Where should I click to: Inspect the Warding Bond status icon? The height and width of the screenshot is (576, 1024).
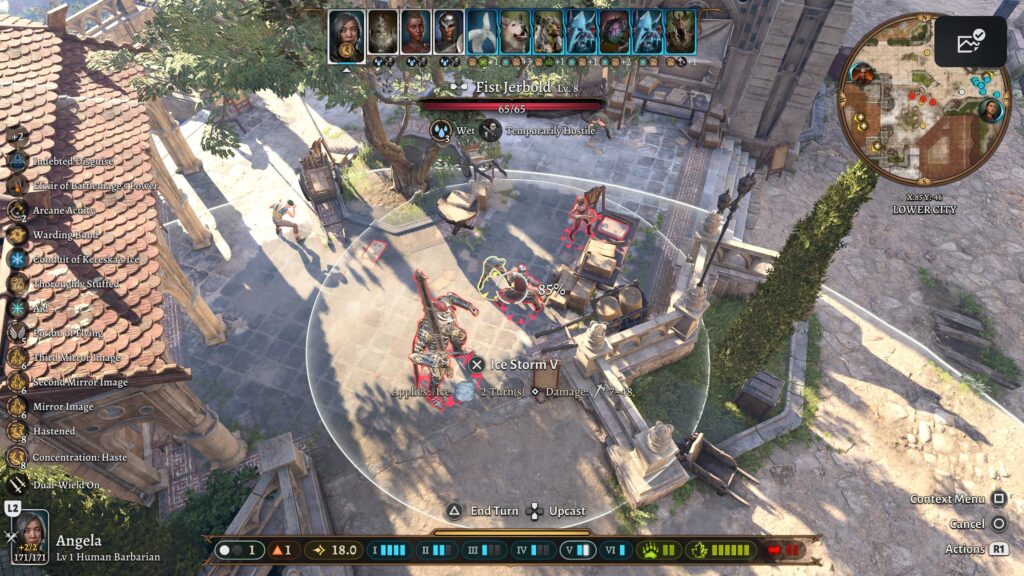click(17, 235)
